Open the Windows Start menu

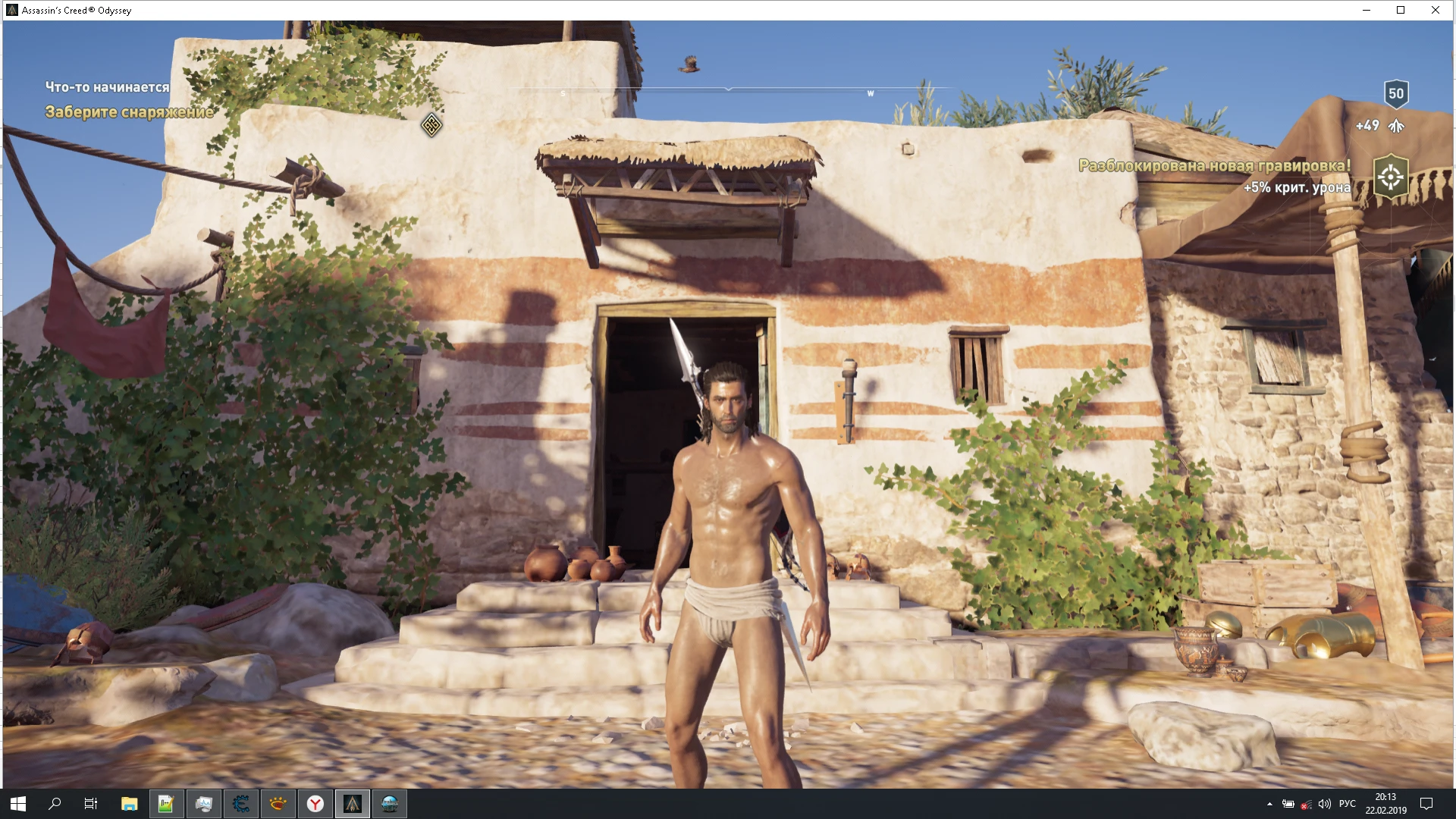pyautogui.click(x=19, y=805)
